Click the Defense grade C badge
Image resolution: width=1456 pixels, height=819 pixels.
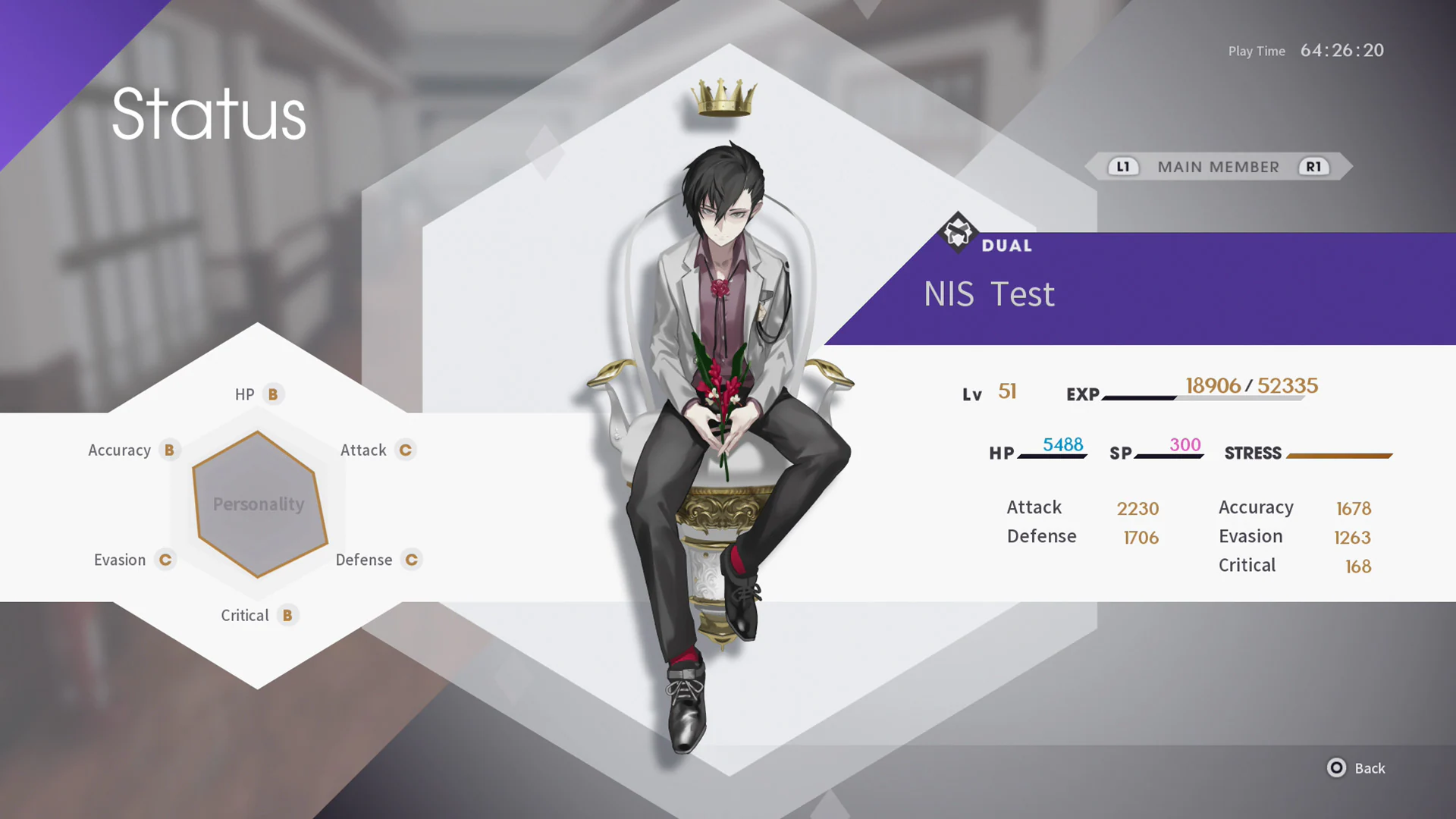[412, 560]
